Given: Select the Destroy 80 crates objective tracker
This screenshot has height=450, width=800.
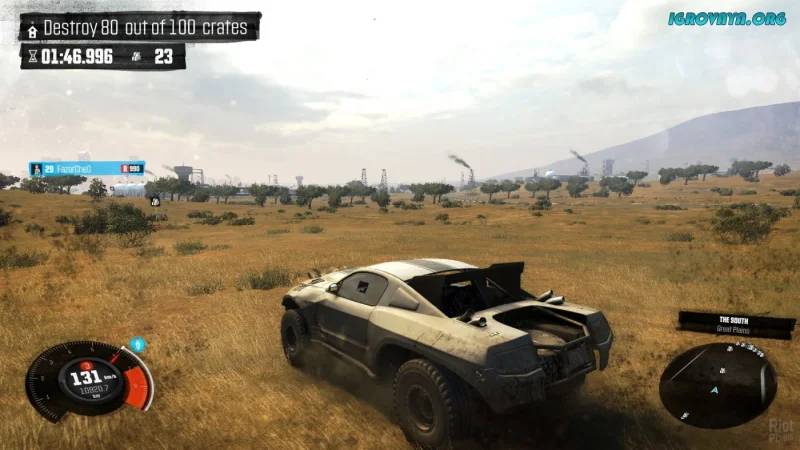Looking at the screenshot, I should [x=140, y=27].
